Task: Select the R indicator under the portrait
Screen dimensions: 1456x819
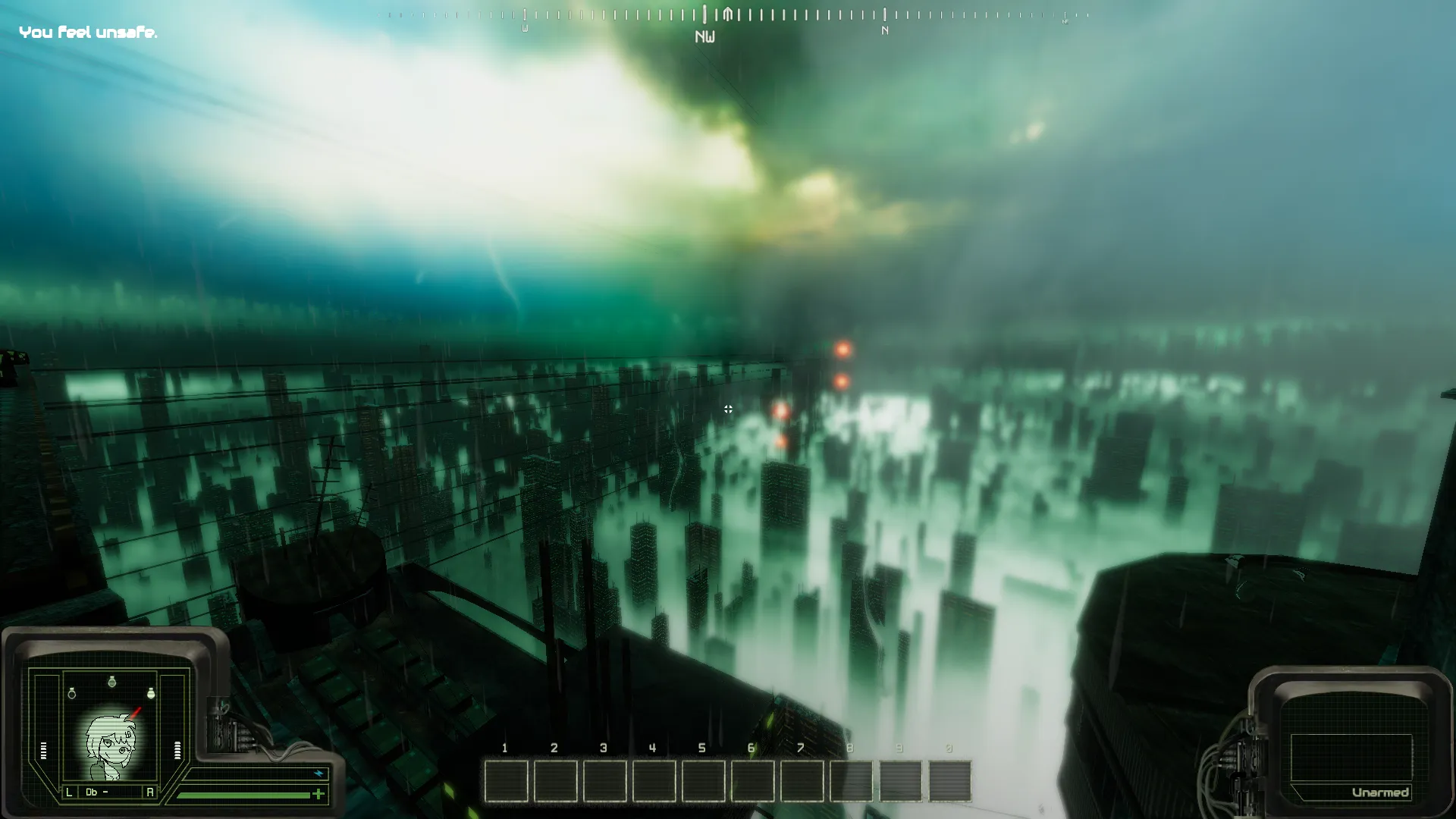Action: coord(149,792)
